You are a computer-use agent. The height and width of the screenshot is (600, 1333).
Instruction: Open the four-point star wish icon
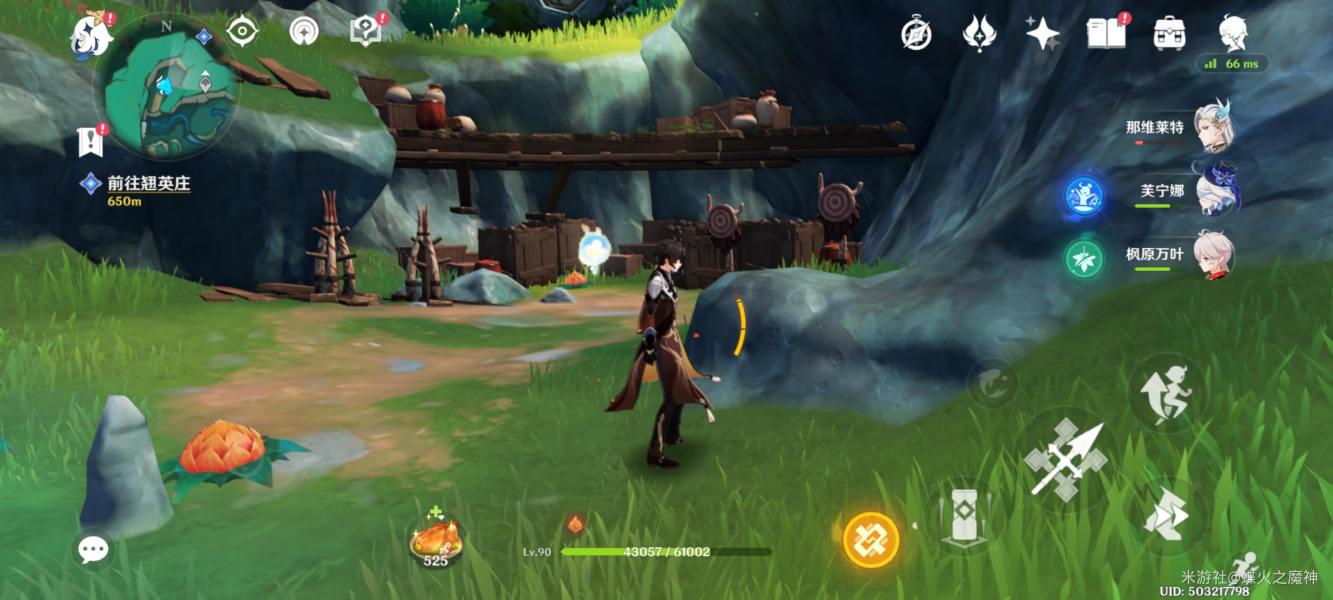click(1043, 34)
